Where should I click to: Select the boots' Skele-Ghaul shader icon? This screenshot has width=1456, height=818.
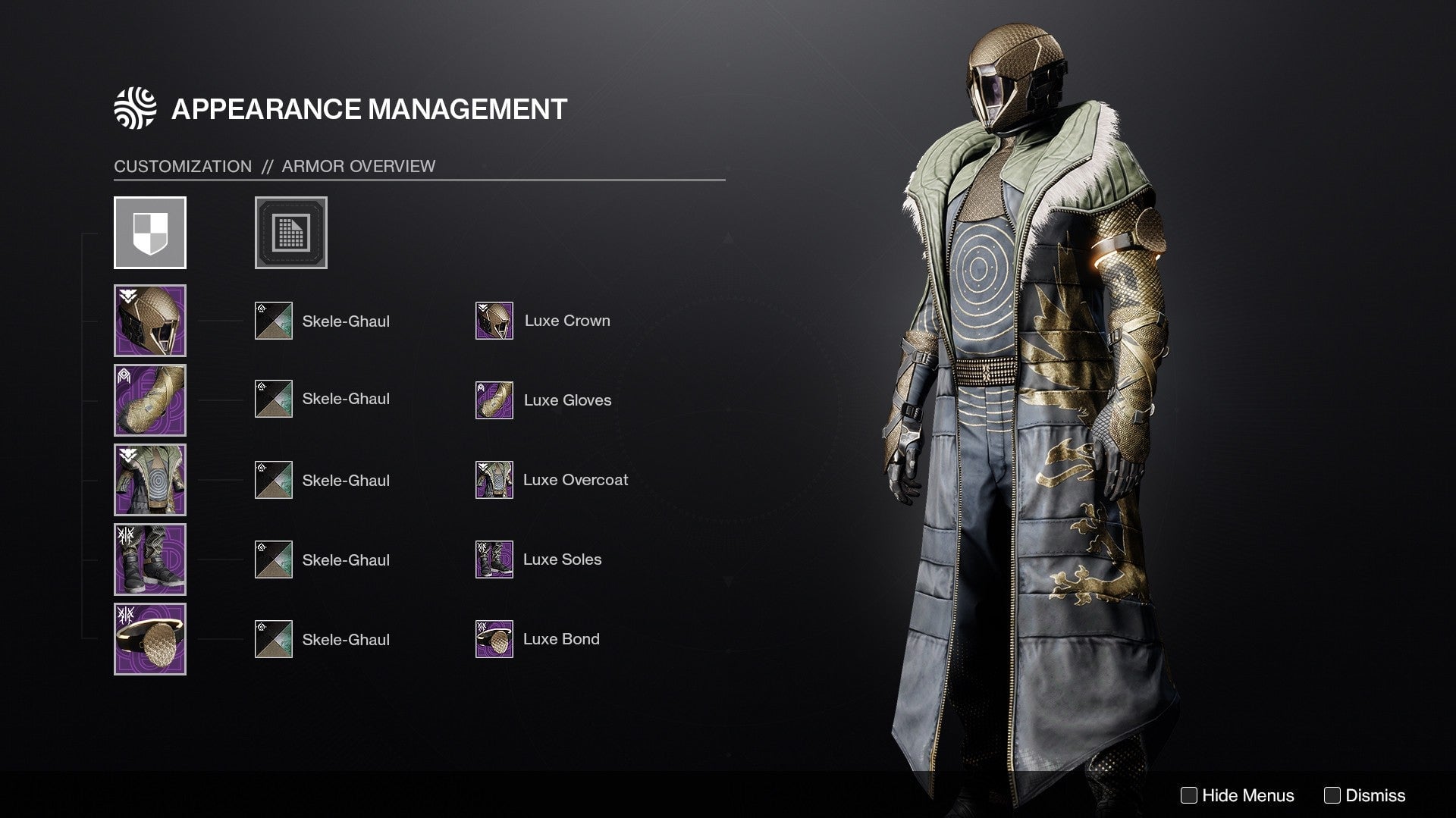pyautogui.click(x=272, y=559)
